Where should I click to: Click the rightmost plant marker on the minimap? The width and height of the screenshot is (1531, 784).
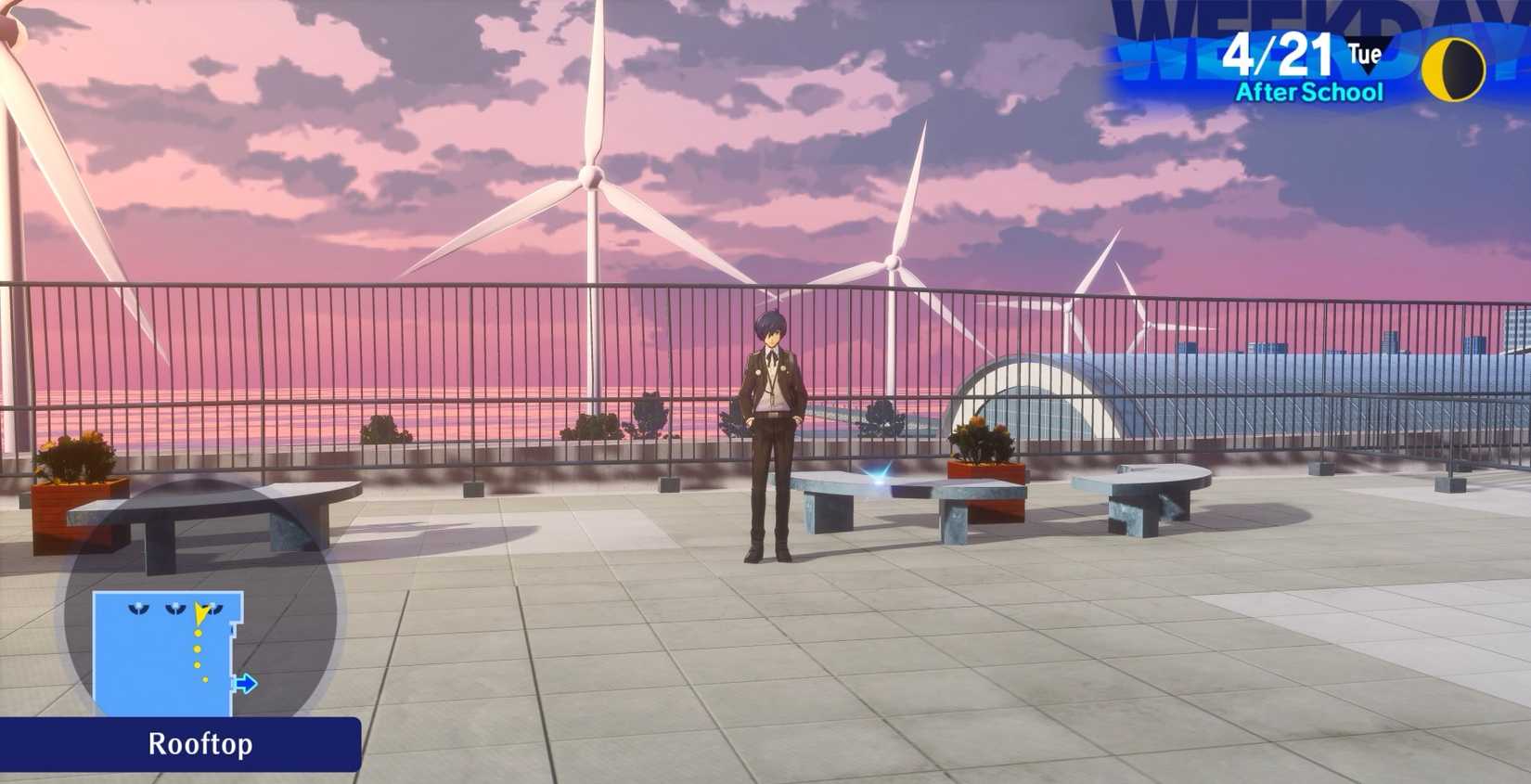click(x=213, y=609)
